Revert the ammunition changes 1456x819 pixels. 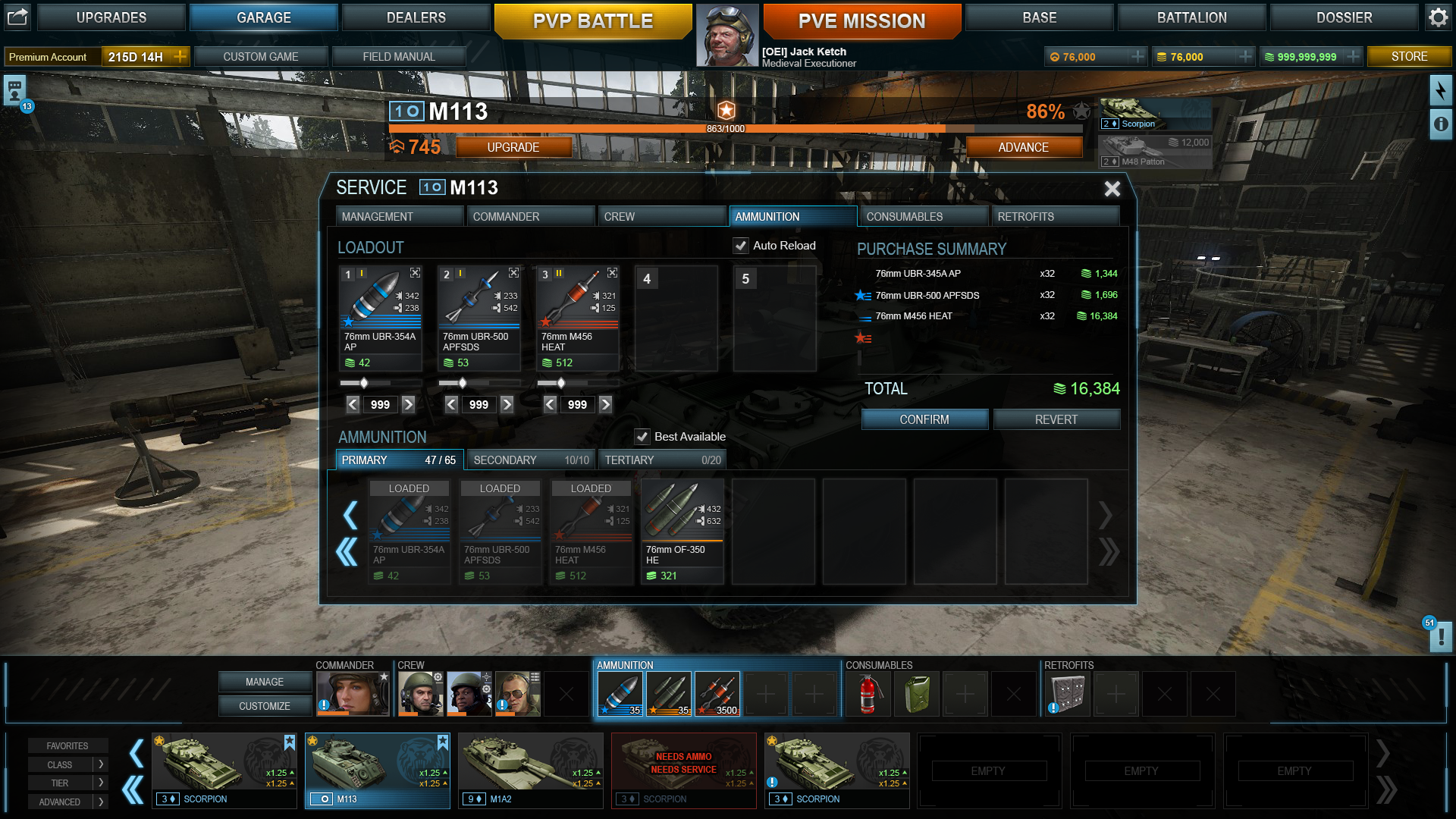[x=1056, y=419]
